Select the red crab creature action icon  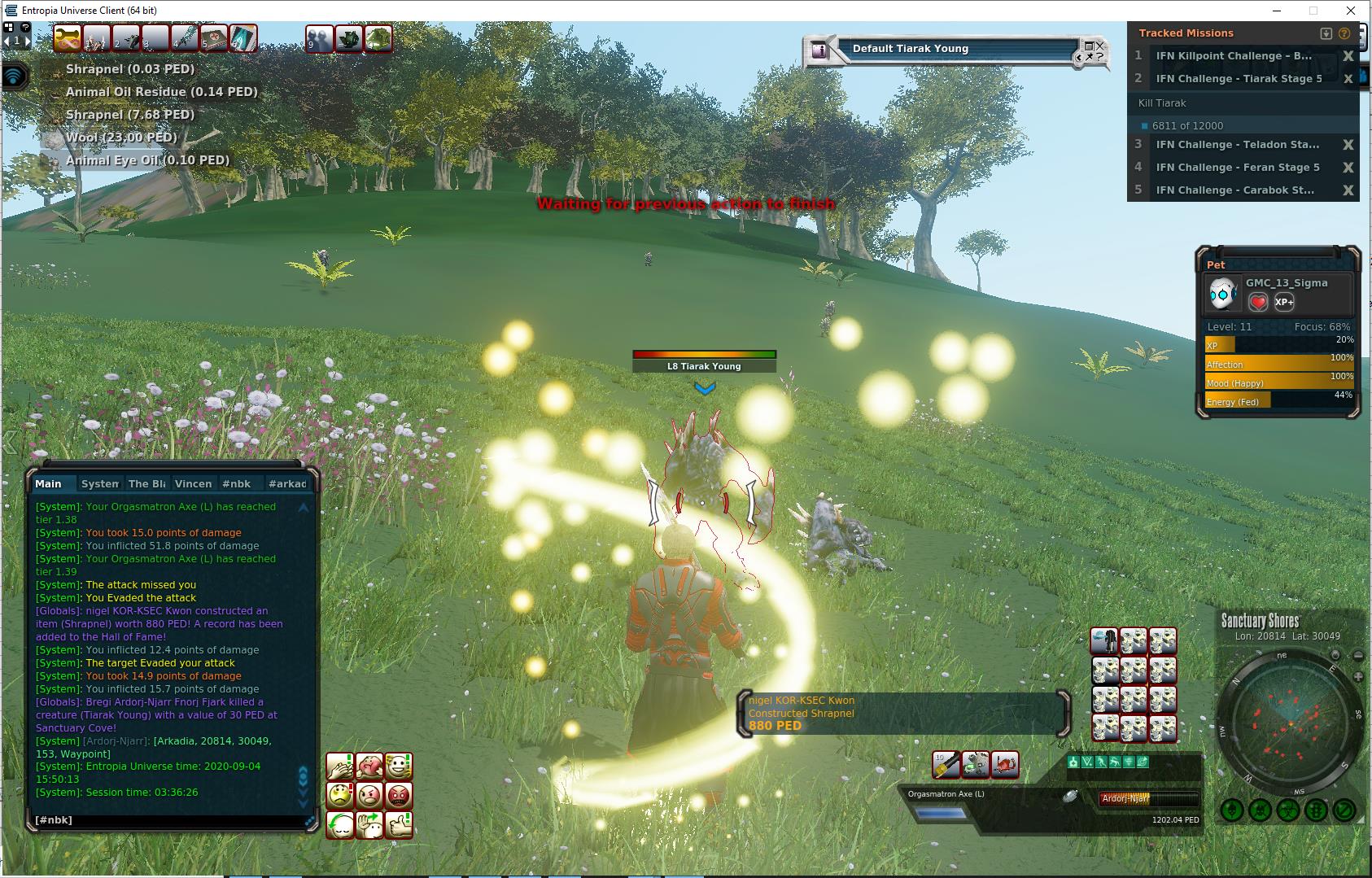(1005, 765)
